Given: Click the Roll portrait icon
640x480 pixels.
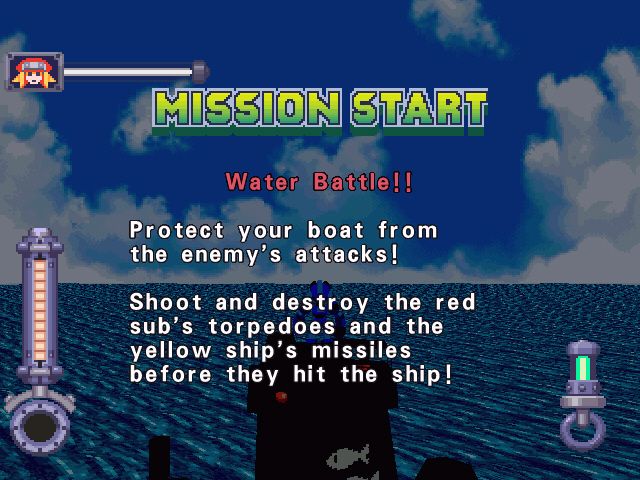Looking at the screenshot, I should (x=34, y=71).
